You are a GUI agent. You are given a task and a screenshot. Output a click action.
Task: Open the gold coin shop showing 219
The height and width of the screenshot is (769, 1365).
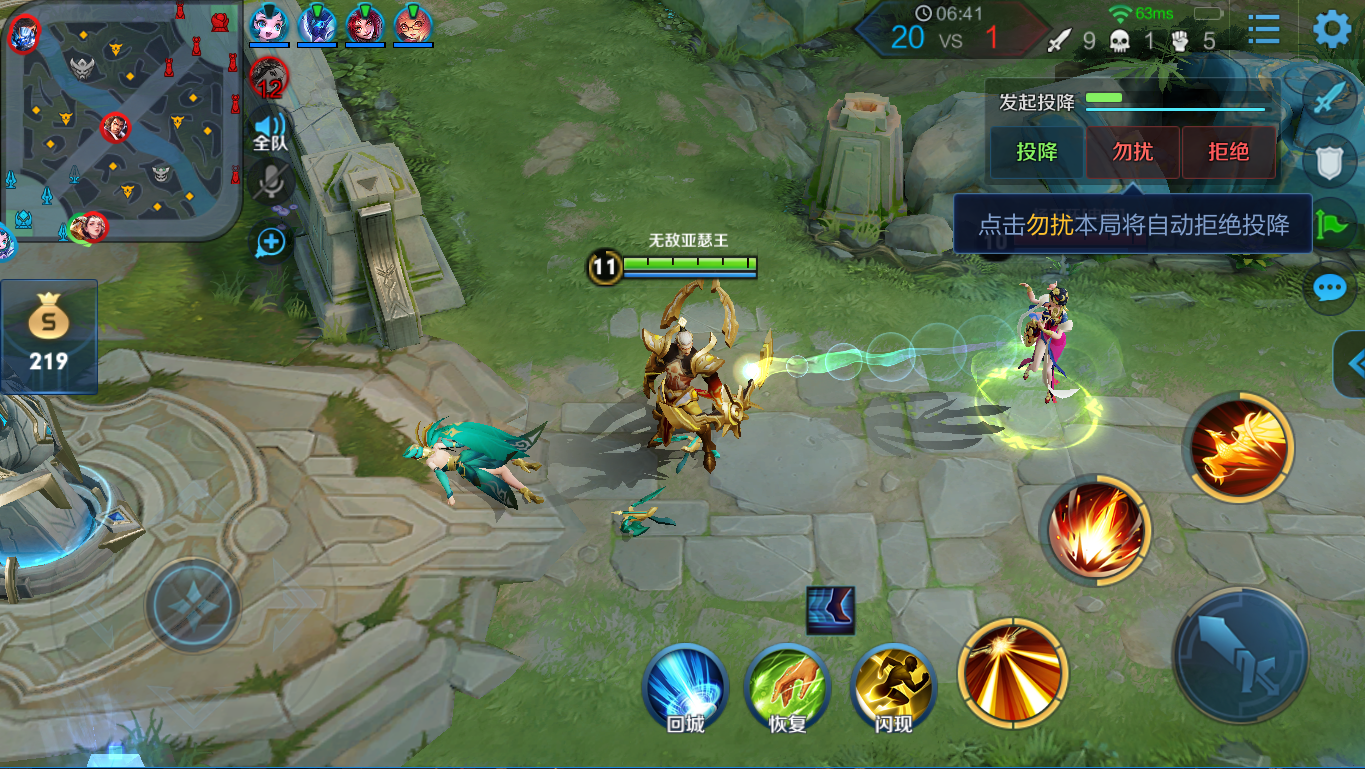click(x=48, y=335)
